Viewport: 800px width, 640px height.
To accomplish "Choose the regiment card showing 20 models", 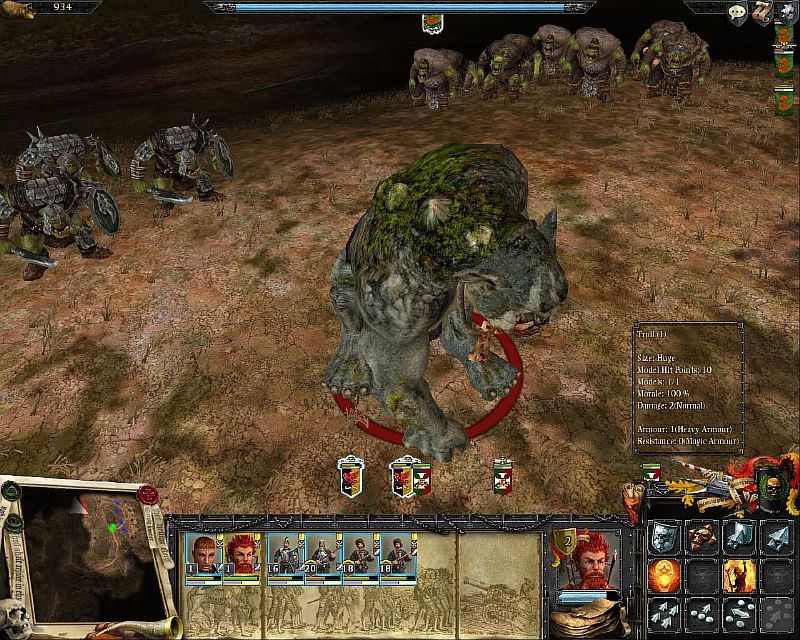I will click(x=323, y=552).
